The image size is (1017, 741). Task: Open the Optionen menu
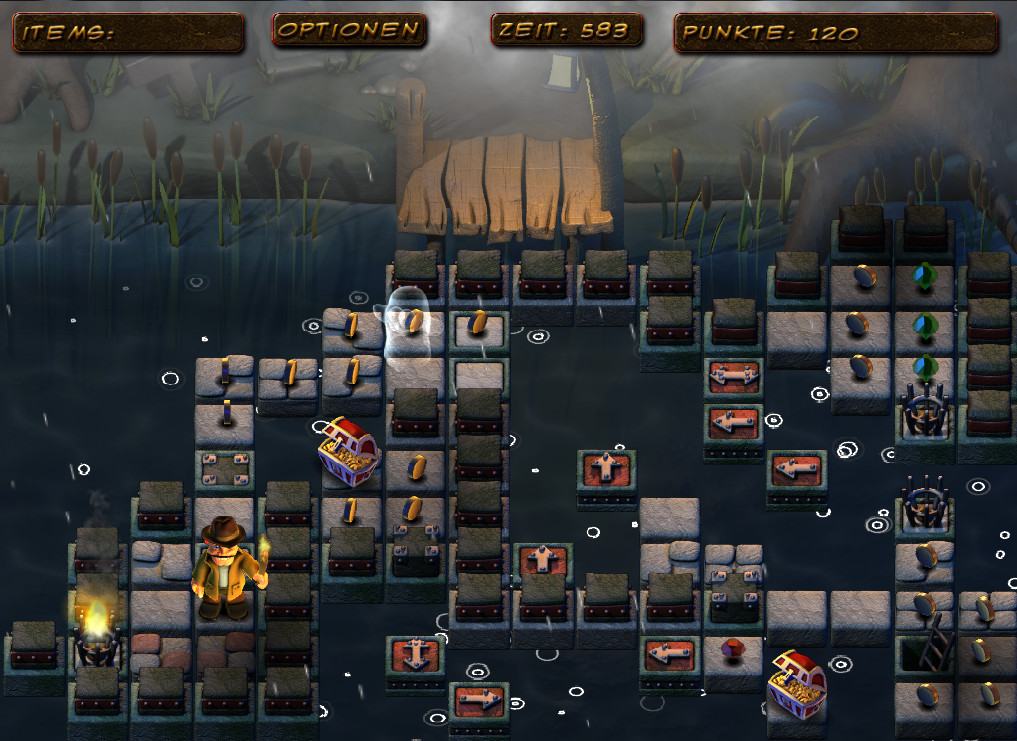pos(348,30)
